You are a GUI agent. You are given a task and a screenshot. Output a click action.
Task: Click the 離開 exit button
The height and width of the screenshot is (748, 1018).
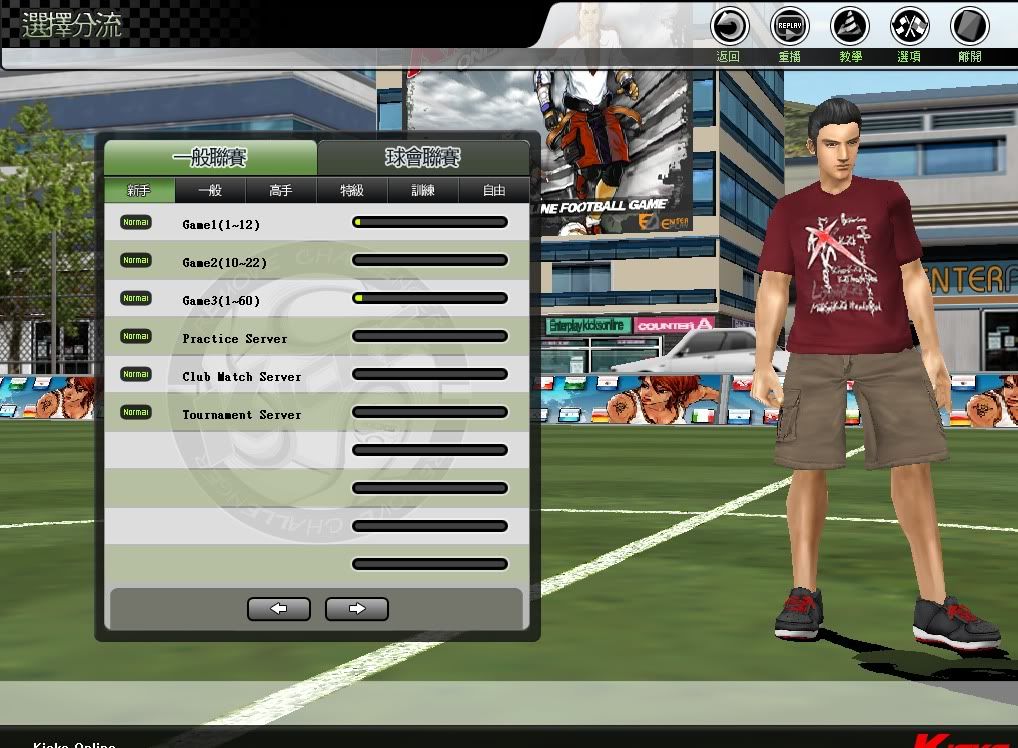970,27
